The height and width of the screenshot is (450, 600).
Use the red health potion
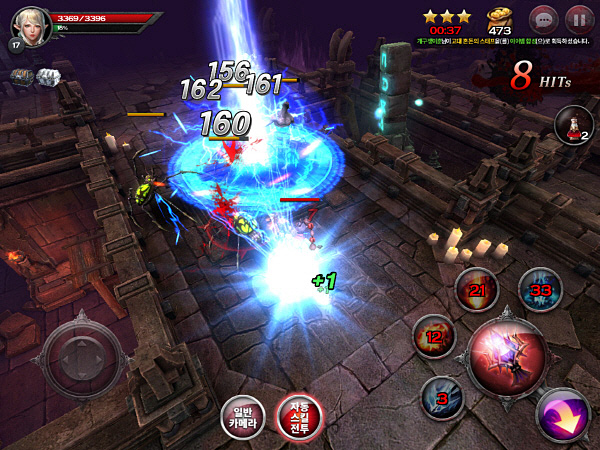tap(572, 126)
